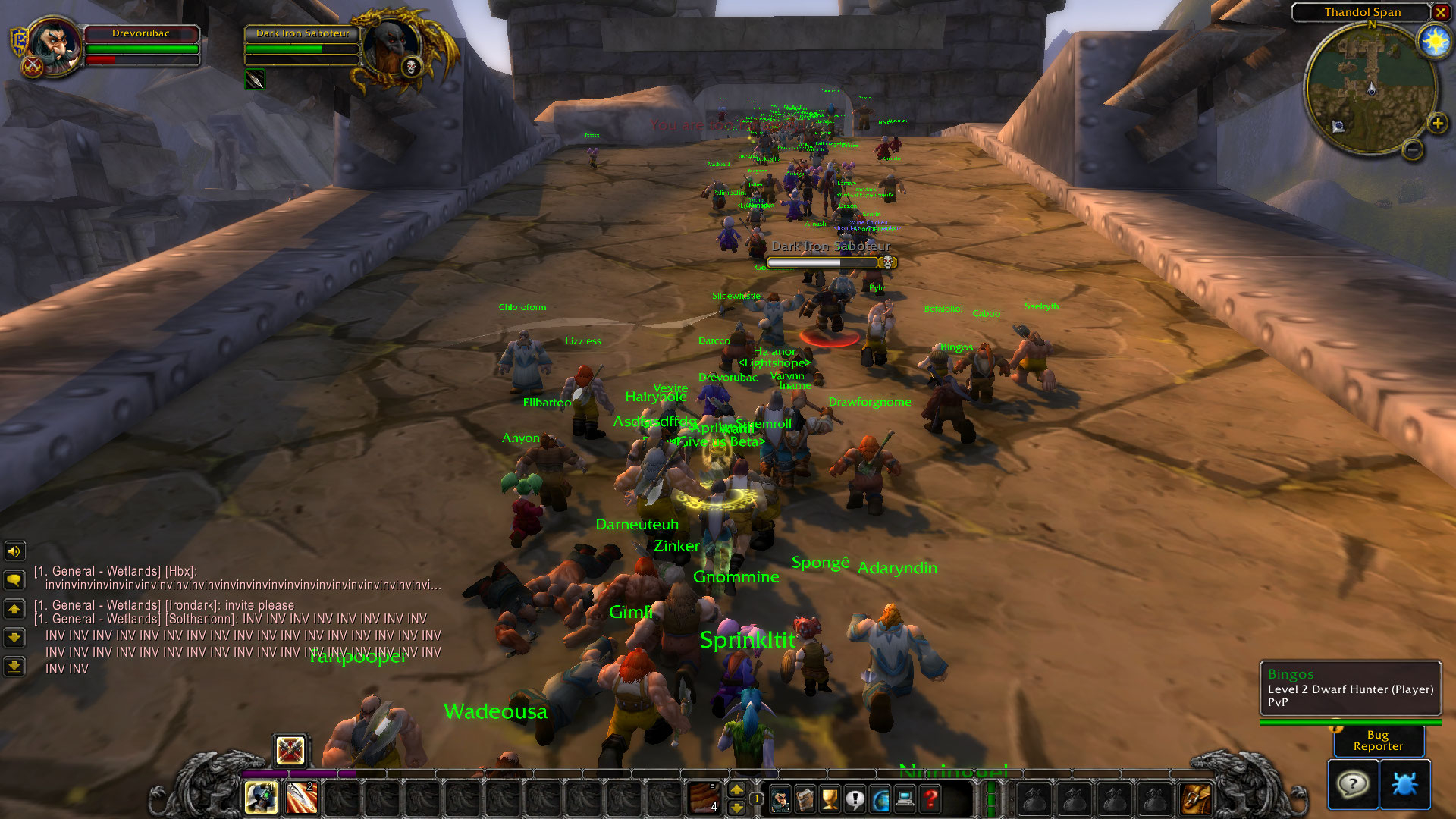1456x819 pixels.
Task: Open the chat menu speech bubble button
Action: tap(14, 580)
